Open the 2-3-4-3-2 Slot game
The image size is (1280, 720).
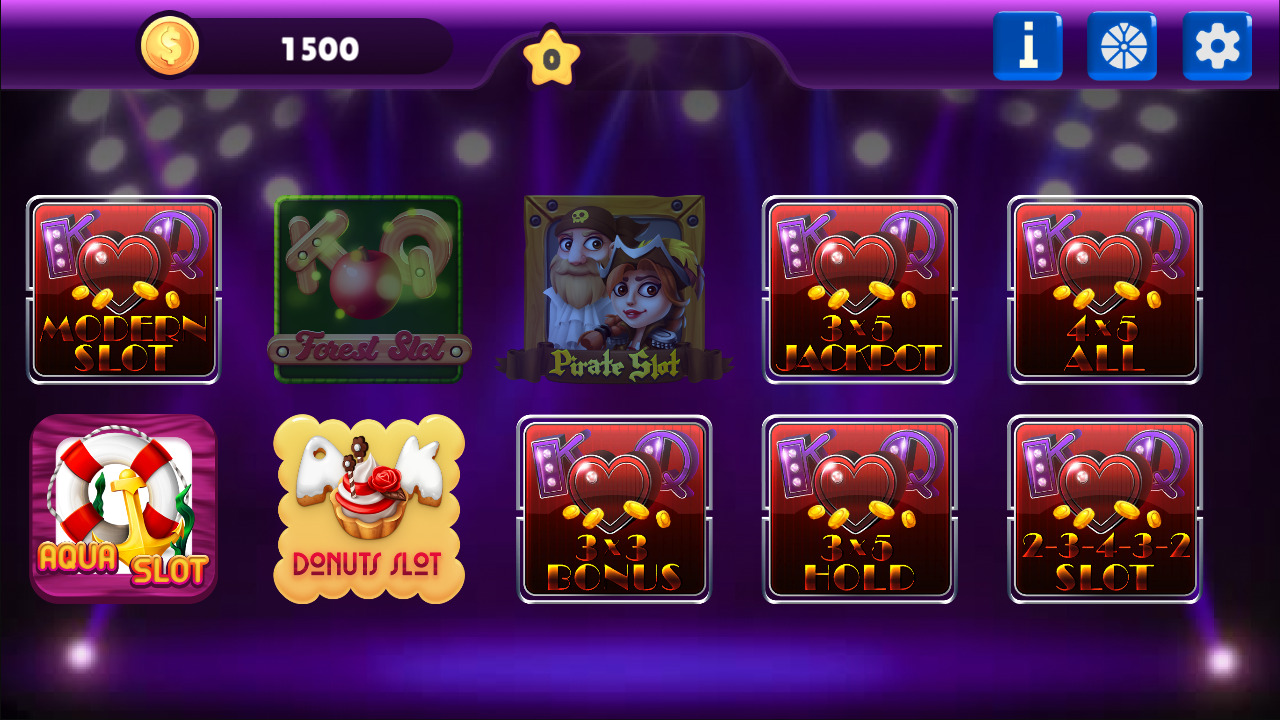[1104, 508]
